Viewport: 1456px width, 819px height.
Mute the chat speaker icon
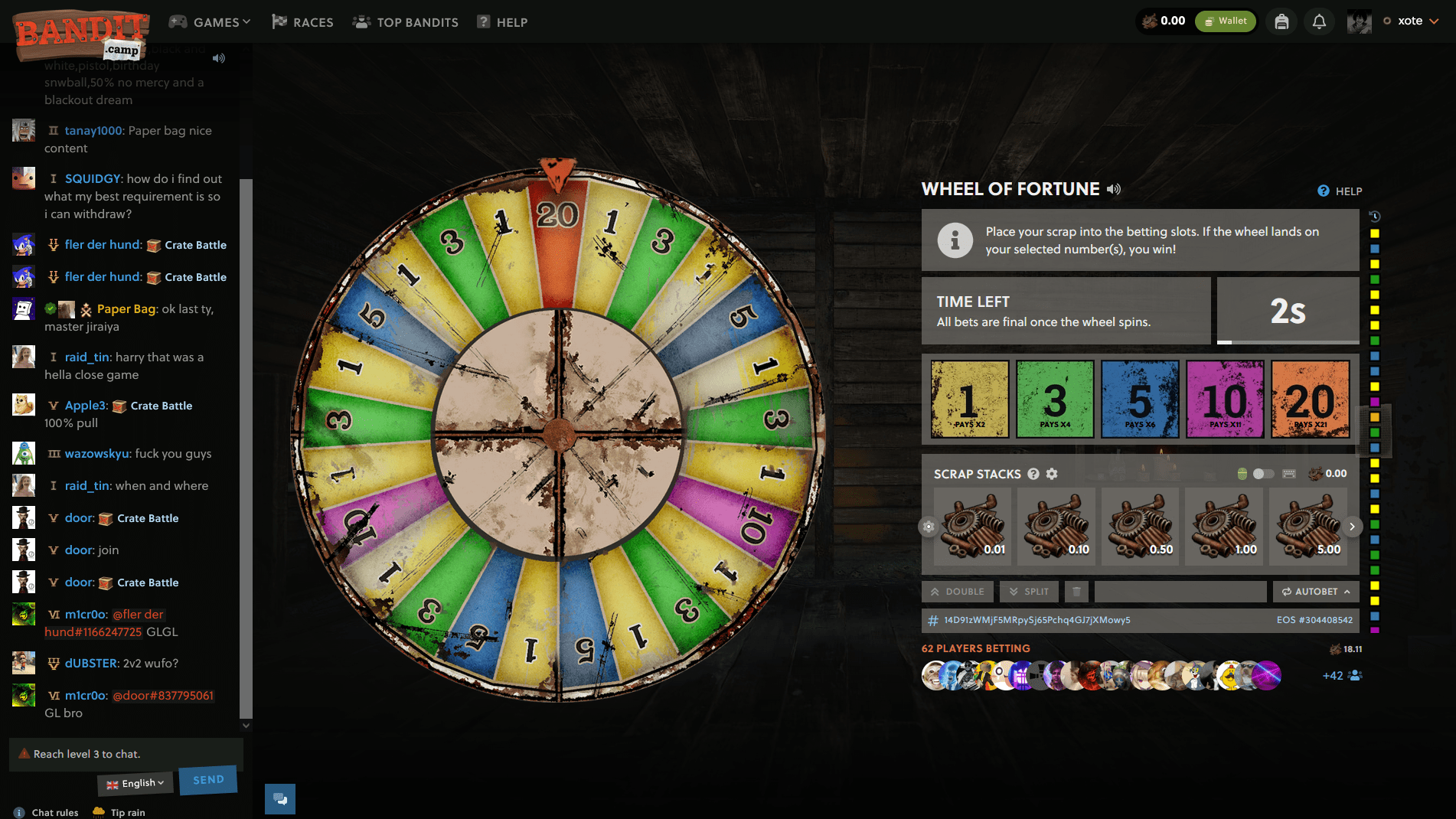pyautogui.click(x=219, y=57)
